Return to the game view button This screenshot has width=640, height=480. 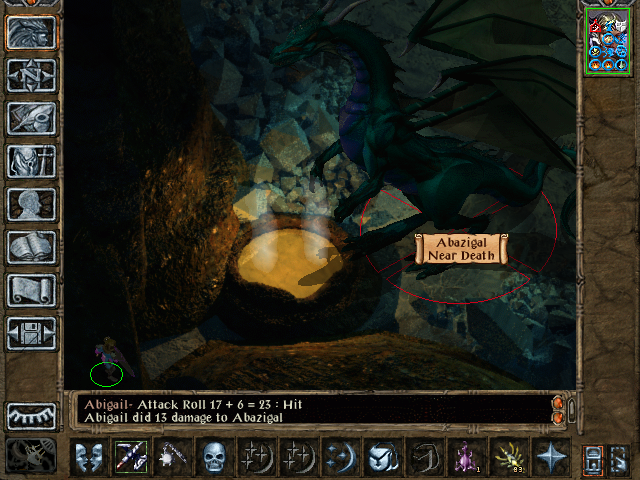click(x=31, y=32)
